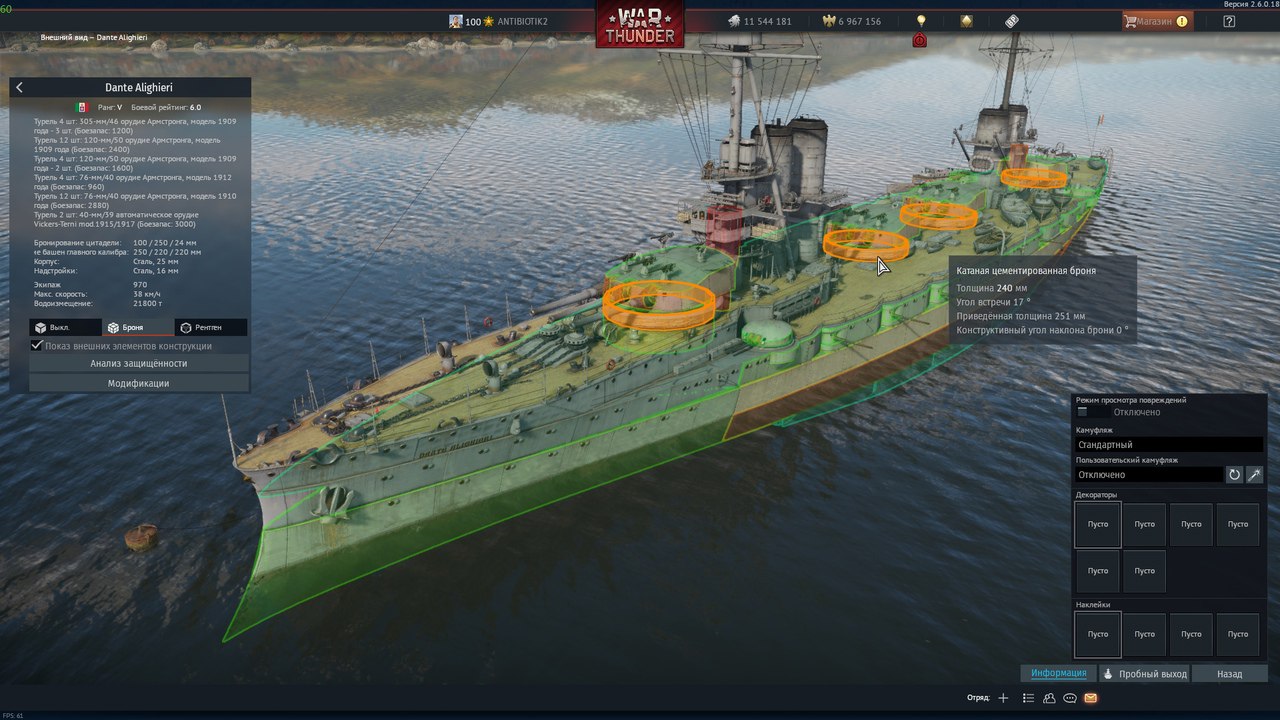Click the Назад back button
The width and height of the screenshot is (1280, 720).
click(x=1229, y=674)
